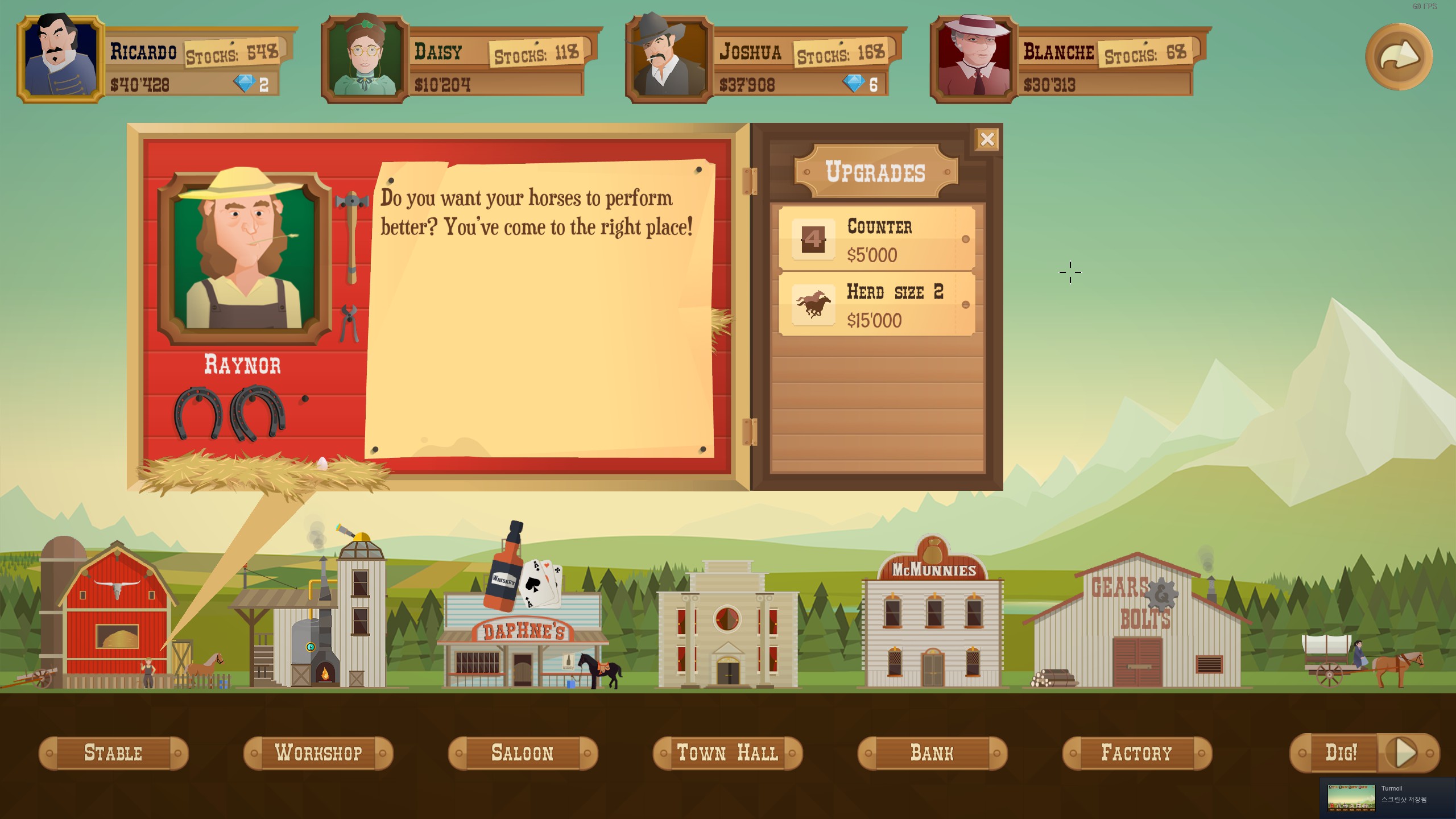Select Blanche's player portrait
This screenshot has height=819, width=1456.
pos(974,59)
